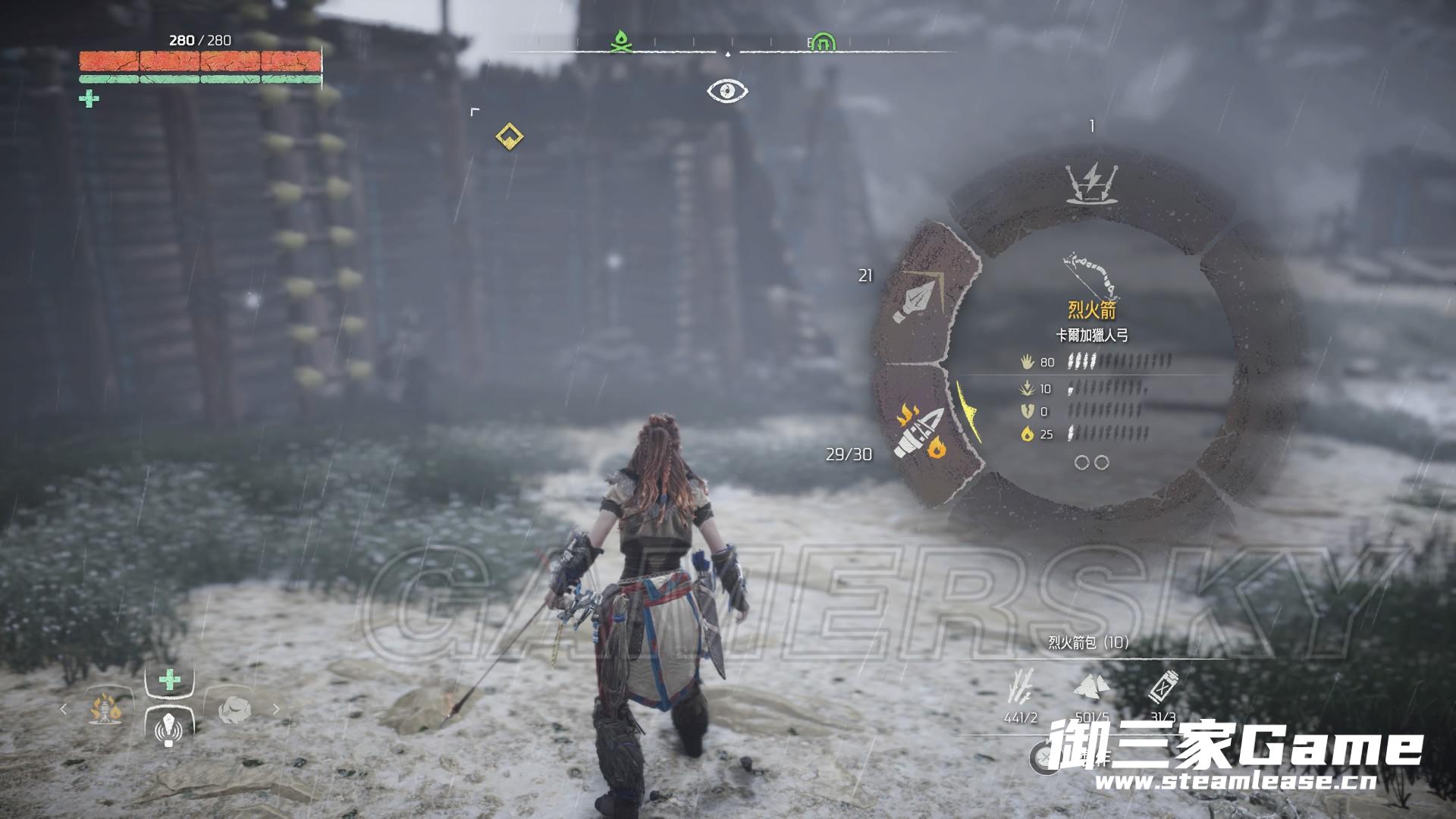The width and height of the screenshot is (1456, 819).
Task: Click the left arrow of the quick slots
Action: coord(64,709)
